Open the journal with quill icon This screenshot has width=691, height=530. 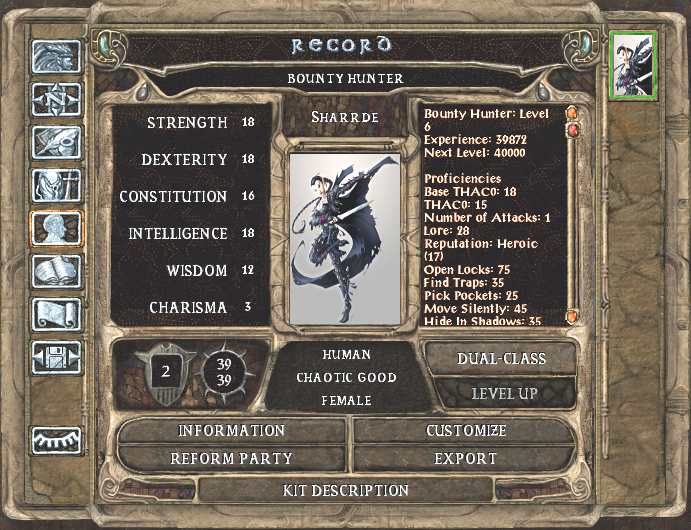coord(56,143)
